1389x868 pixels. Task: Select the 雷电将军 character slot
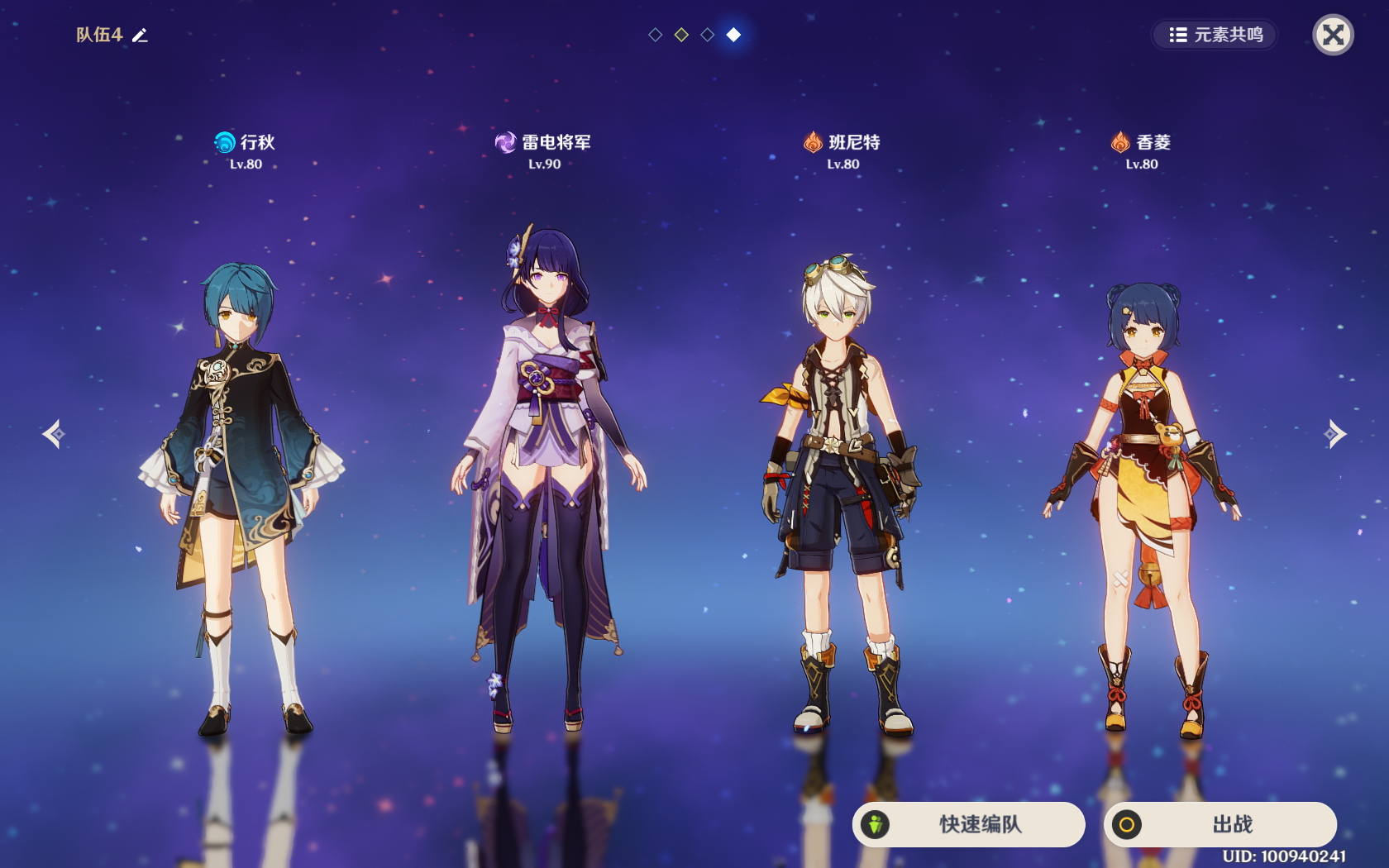[546, 479]
